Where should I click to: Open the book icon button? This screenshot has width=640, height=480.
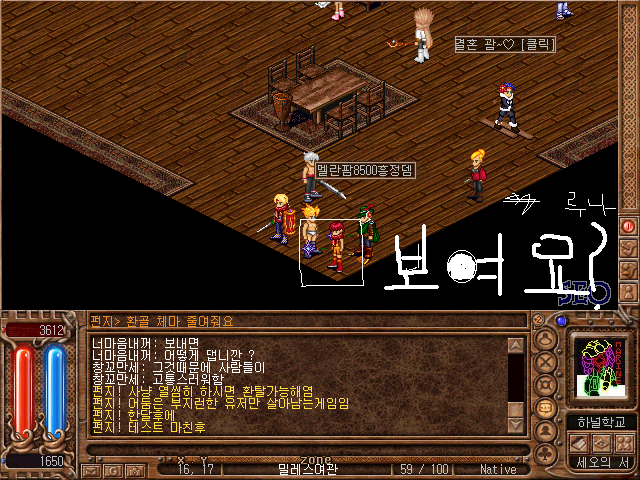[577, 443]
